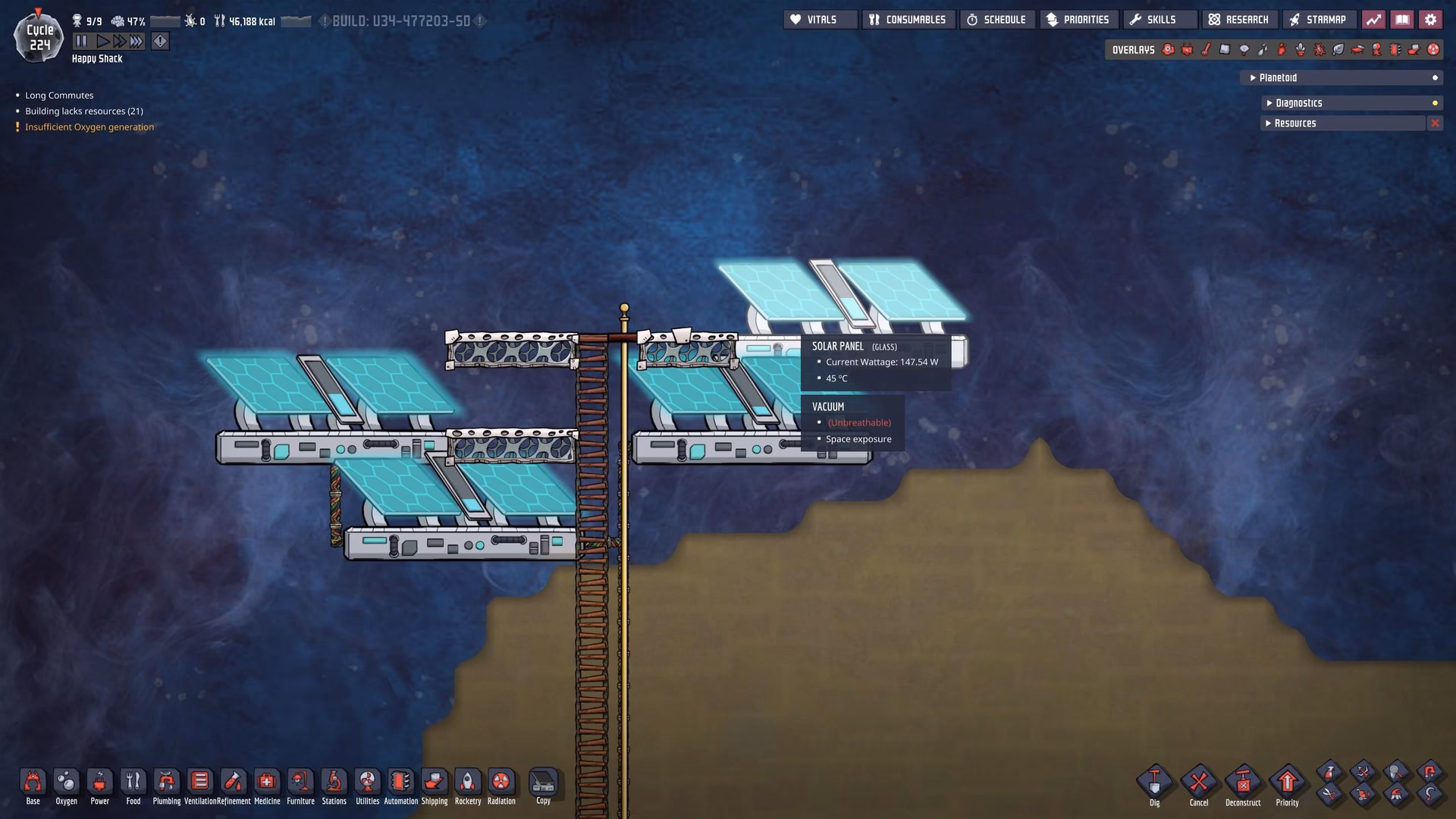Open the Oxygen build category
This screenshot has width=1456, height=819.
click(66, 786)
